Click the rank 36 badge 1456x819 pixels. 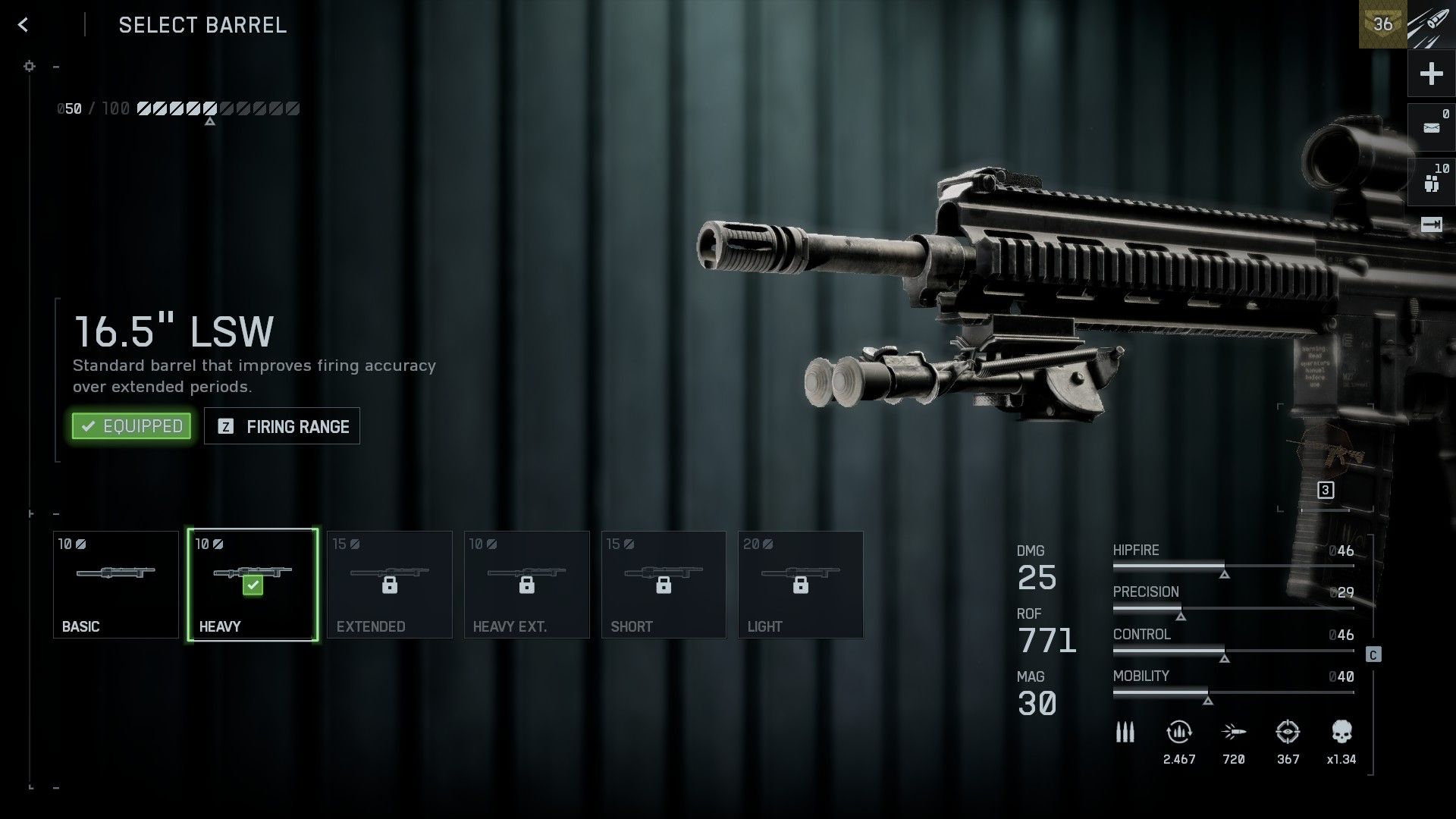[x=1382, y=24]
